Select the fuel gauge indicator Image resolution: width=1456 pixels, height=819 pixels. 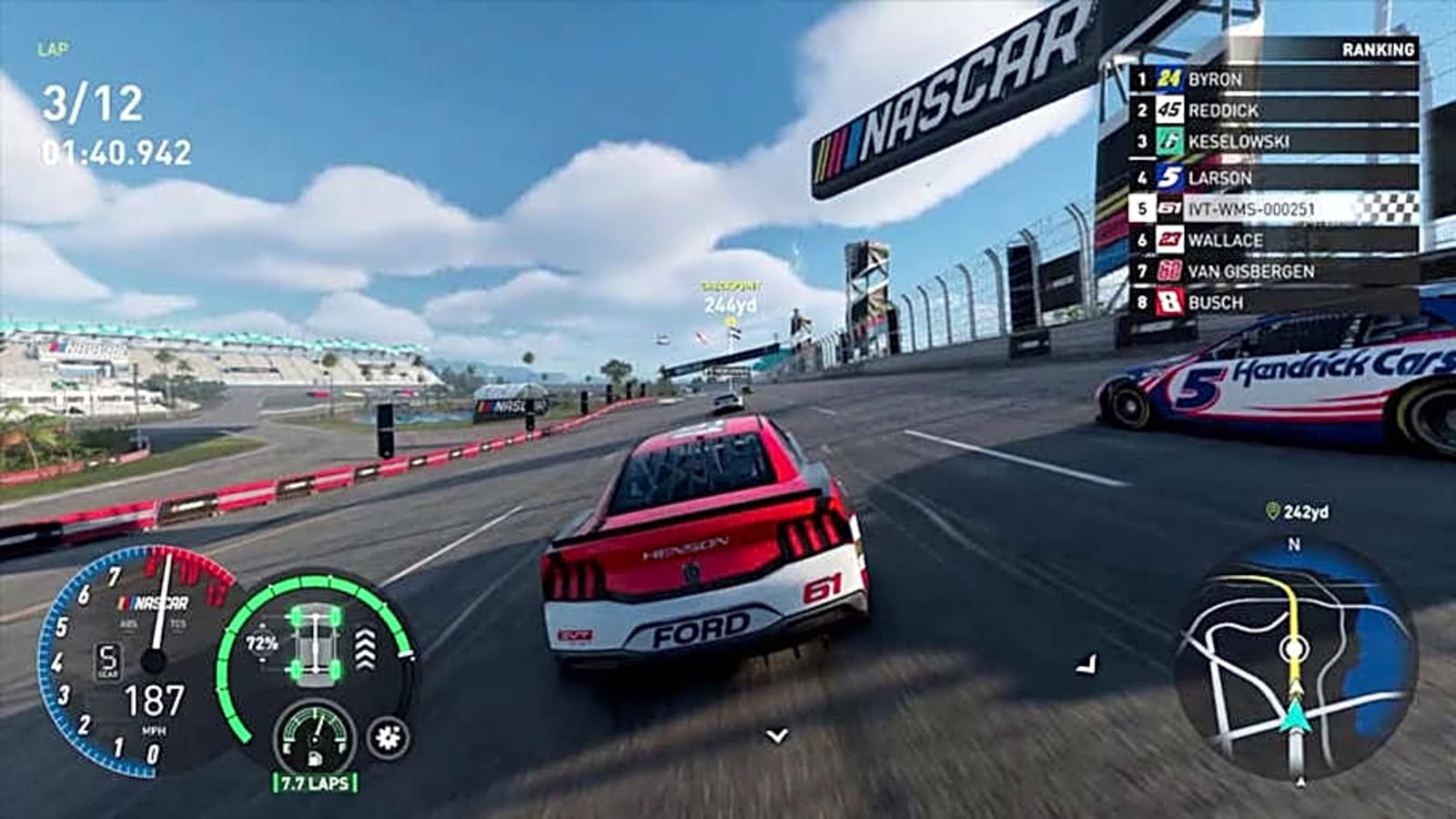315,736
